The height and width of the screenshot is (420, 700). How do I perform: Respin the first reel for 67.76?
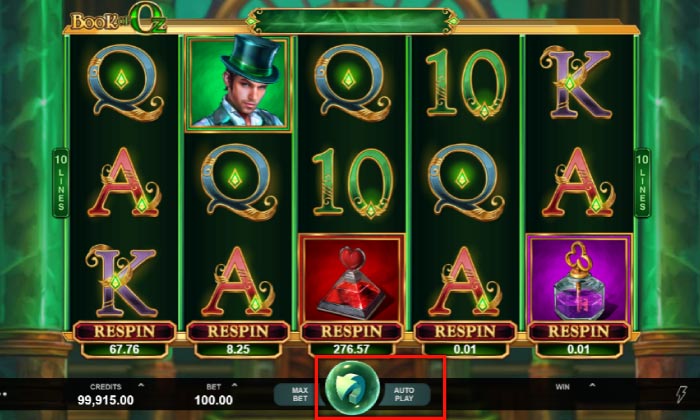click(x=123, y=331)
